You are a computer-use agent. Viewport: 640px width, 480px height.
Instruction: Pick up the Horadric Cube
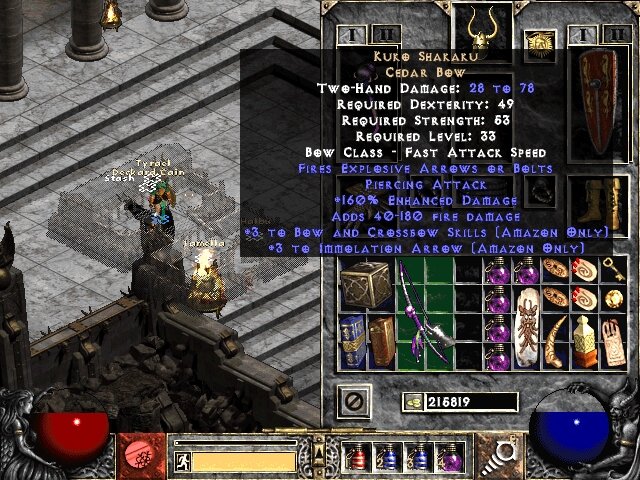pyautogui.click(x=363, y=280)
